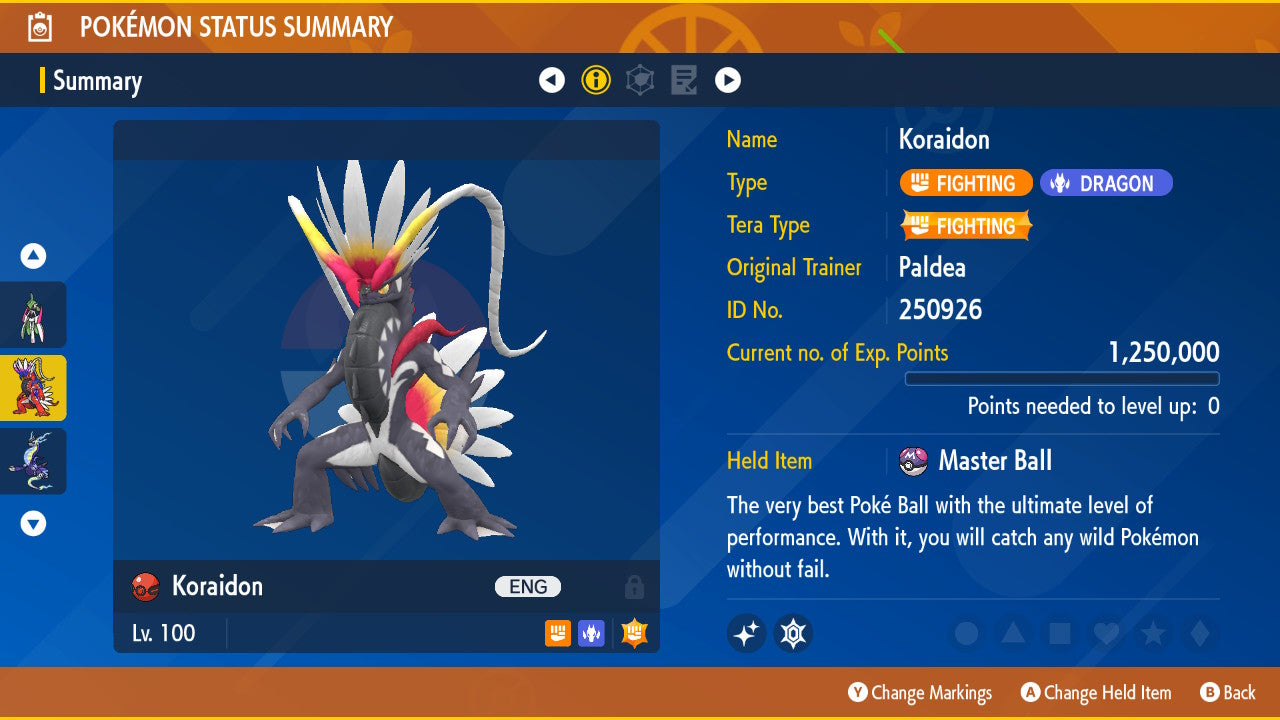1280x720 pixels.
Task: Open the moves and memo tab
Action: click(684, 80)
